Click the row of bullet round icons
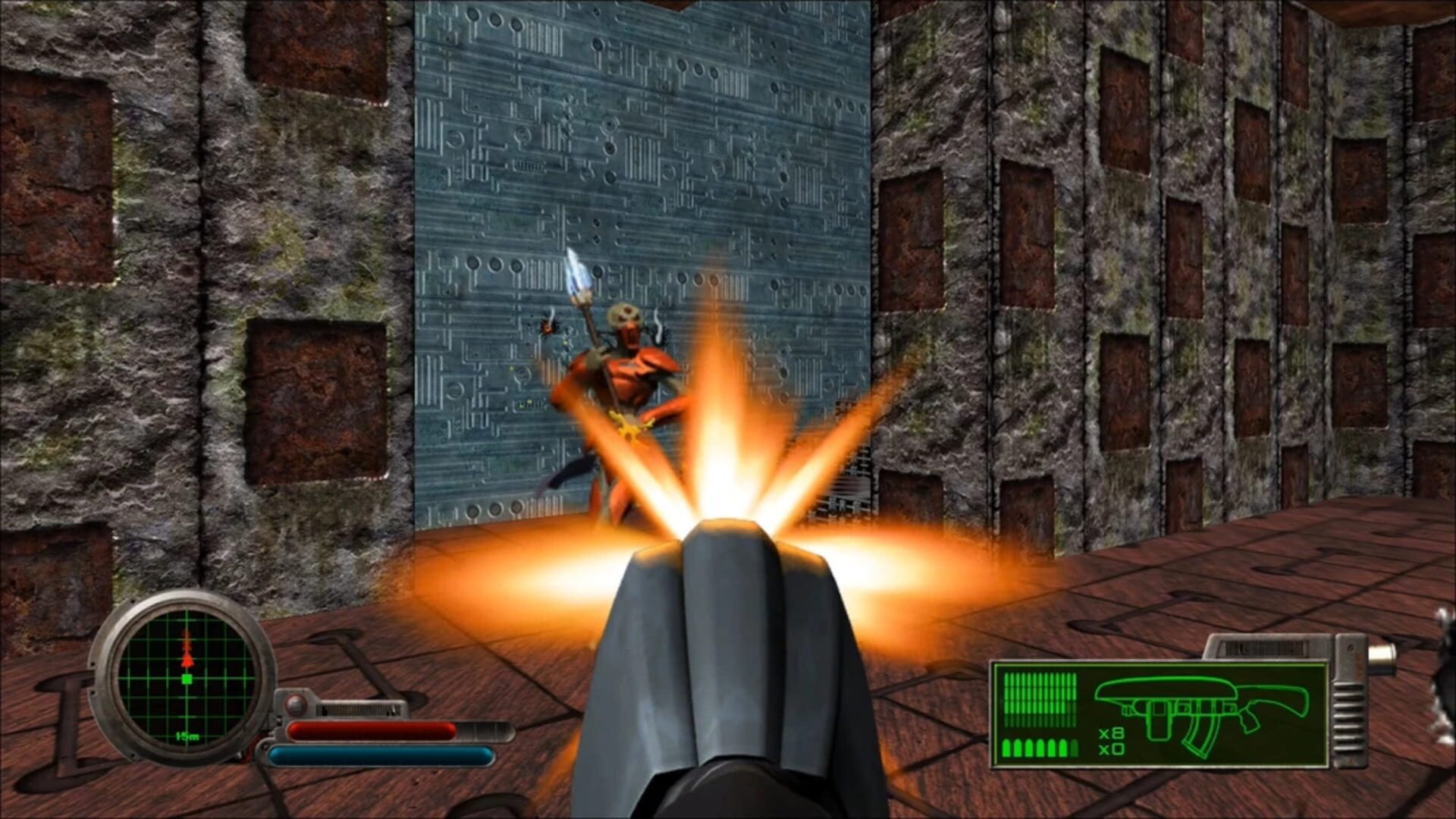 tap(1040, 747)
